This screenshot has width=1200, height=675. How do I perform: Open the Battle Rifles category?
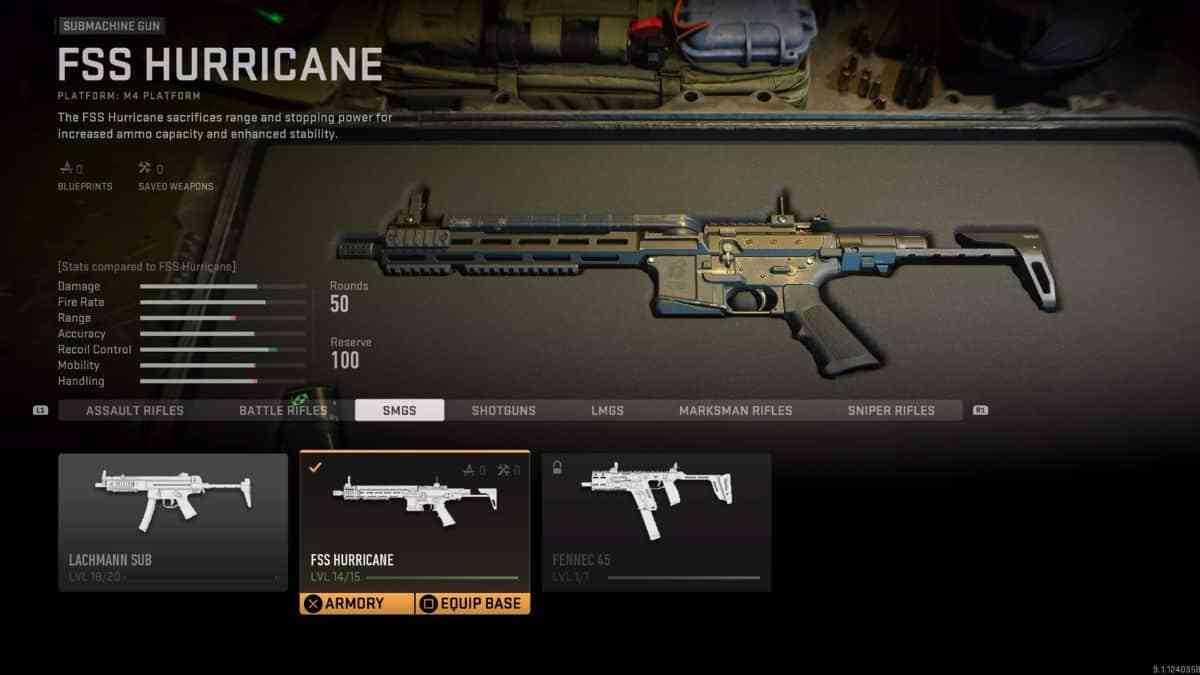(x=283, y=411)
